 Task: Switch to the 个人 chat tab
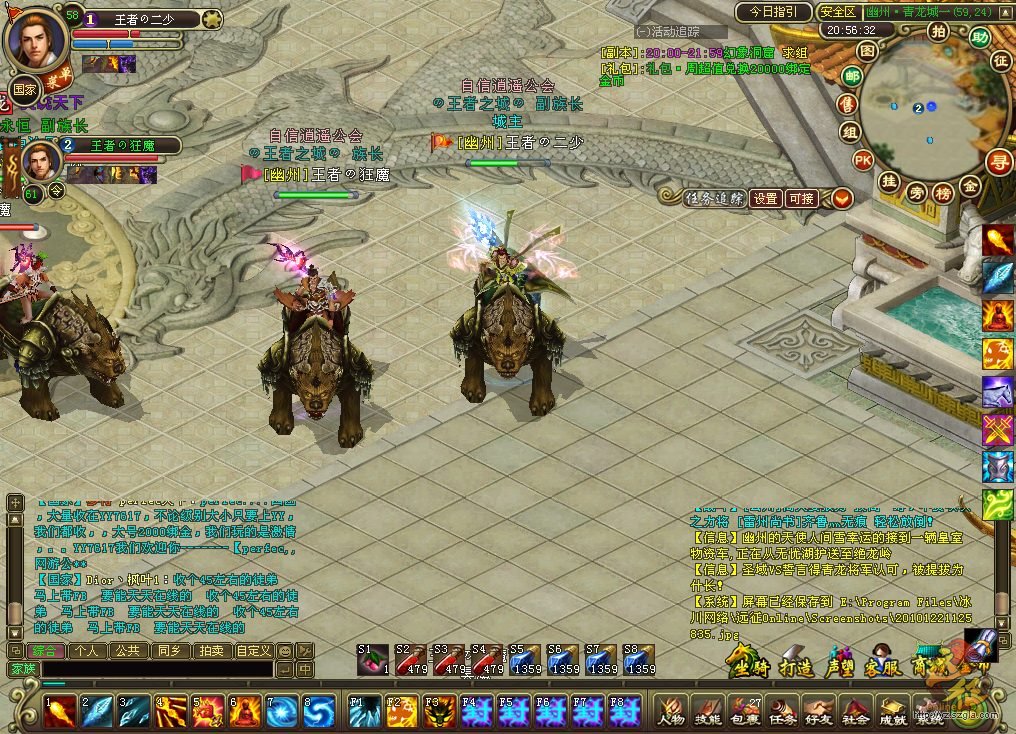point(88,650)
